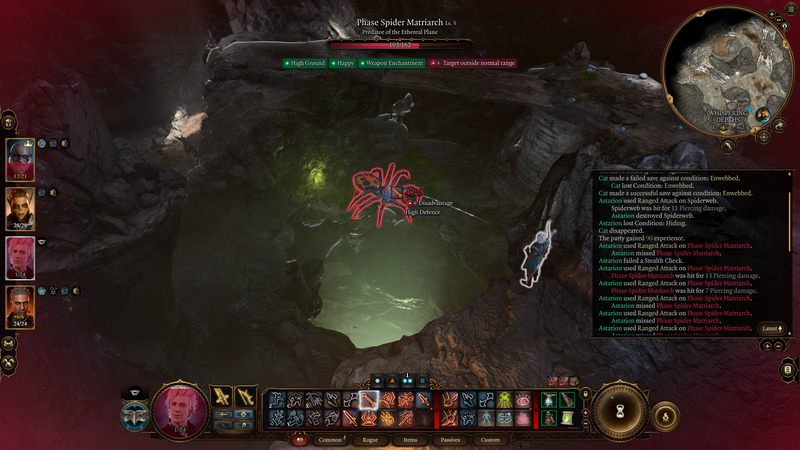Click the red button left of Common tab
This screenshot has height=450, width=800.
click(299, 439)
